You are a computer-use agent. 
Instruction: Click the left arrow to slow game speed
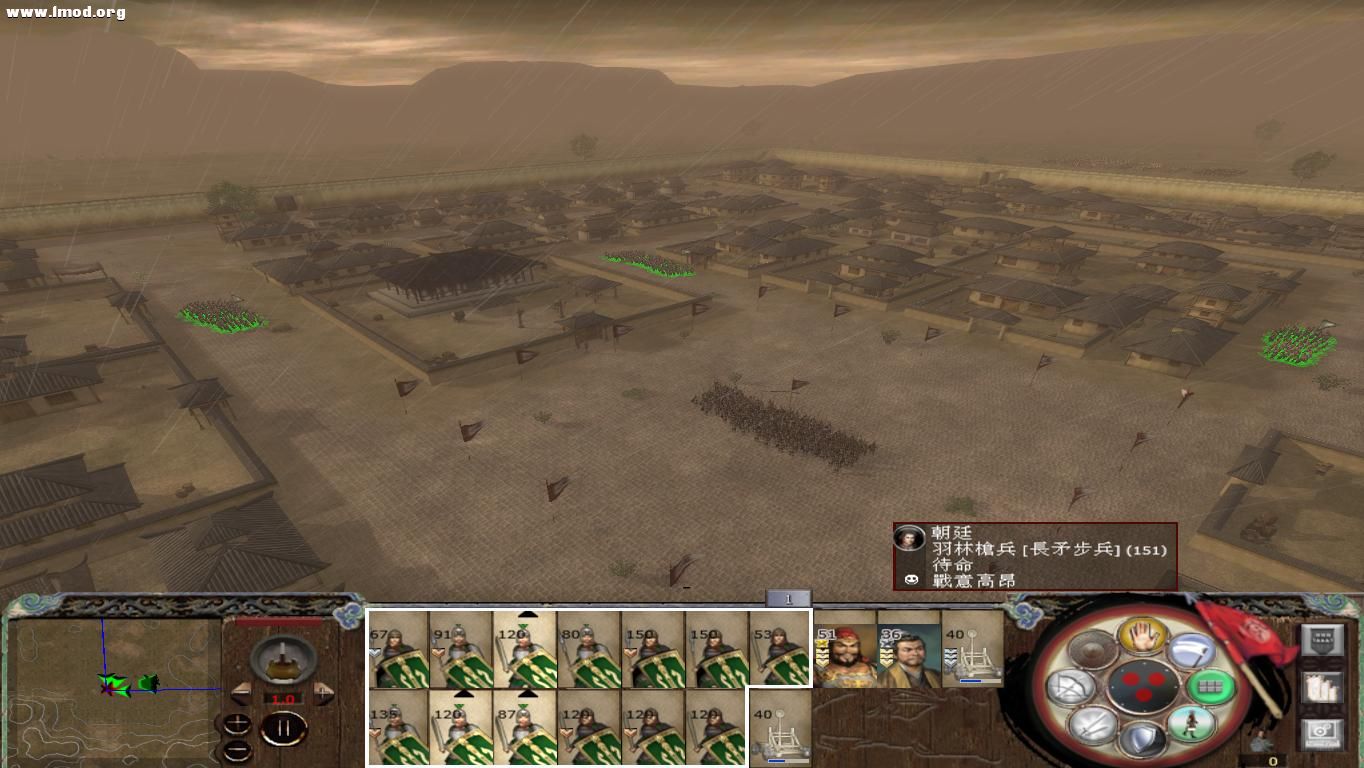241,694
